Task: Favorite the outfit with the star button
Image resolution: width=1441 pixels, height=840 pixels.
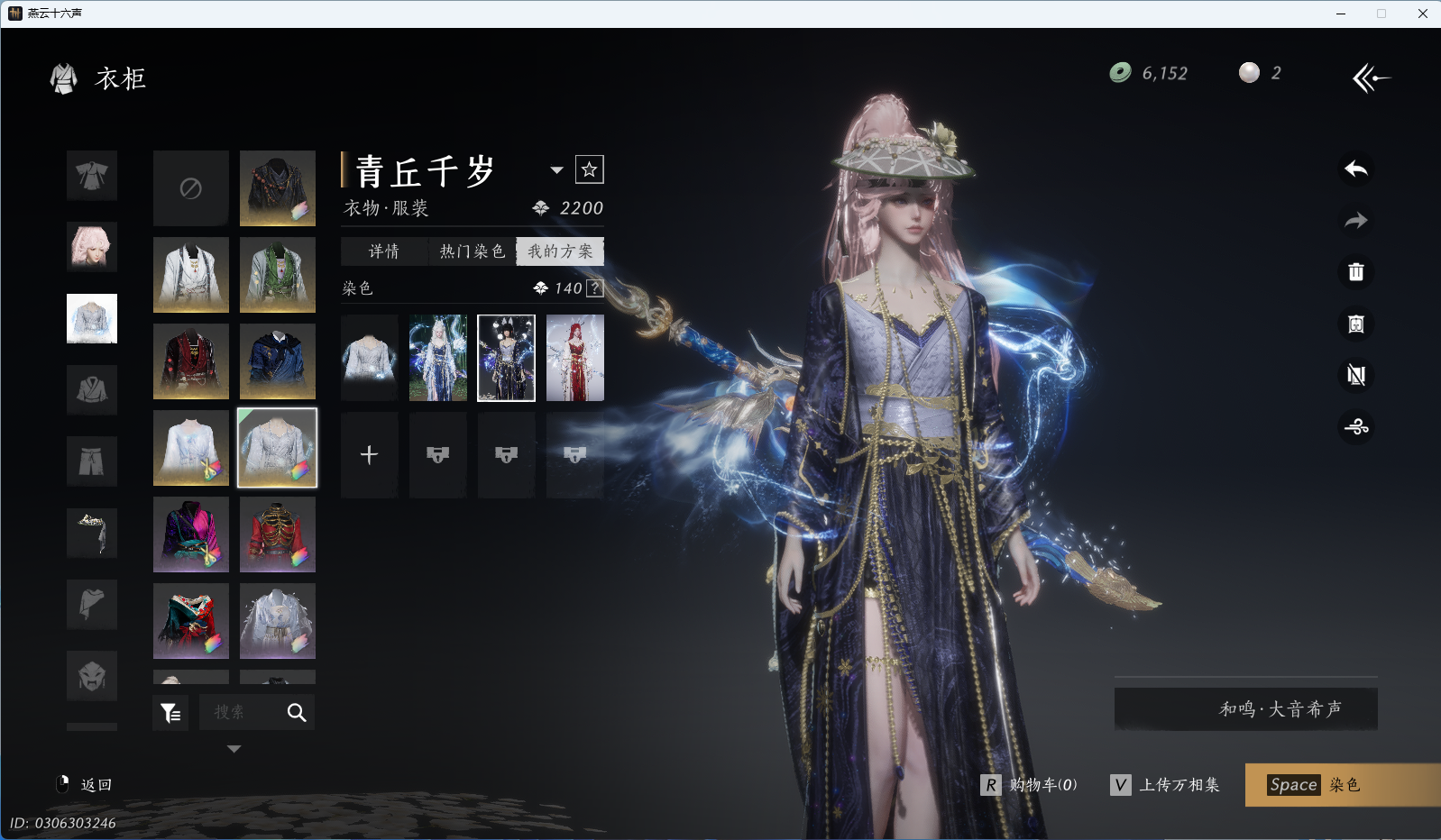Action: tap(590, 169)
